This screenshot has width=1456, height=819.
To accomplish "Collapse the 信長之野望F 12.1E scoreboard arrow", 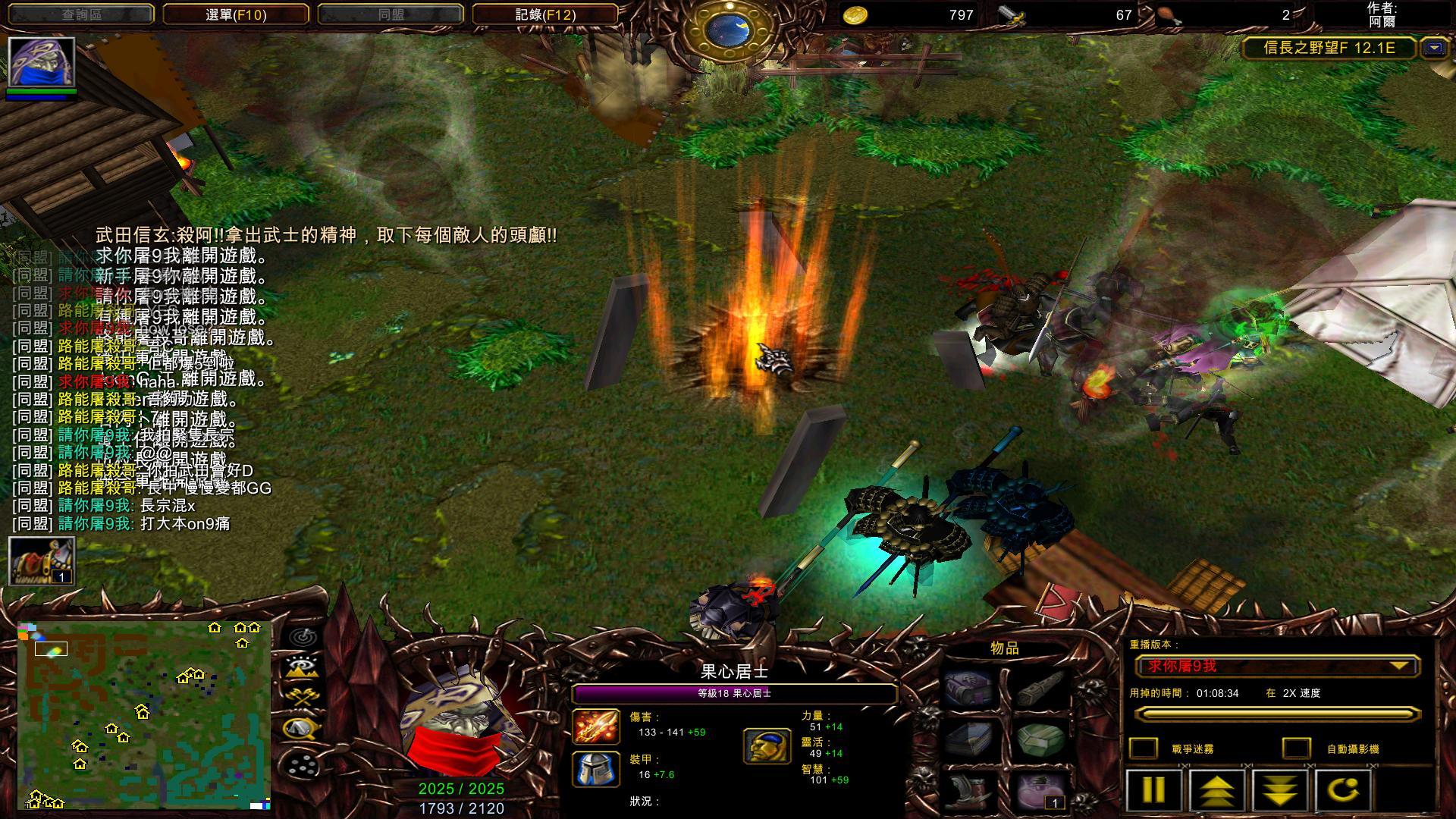I will tap(1433, 48).
